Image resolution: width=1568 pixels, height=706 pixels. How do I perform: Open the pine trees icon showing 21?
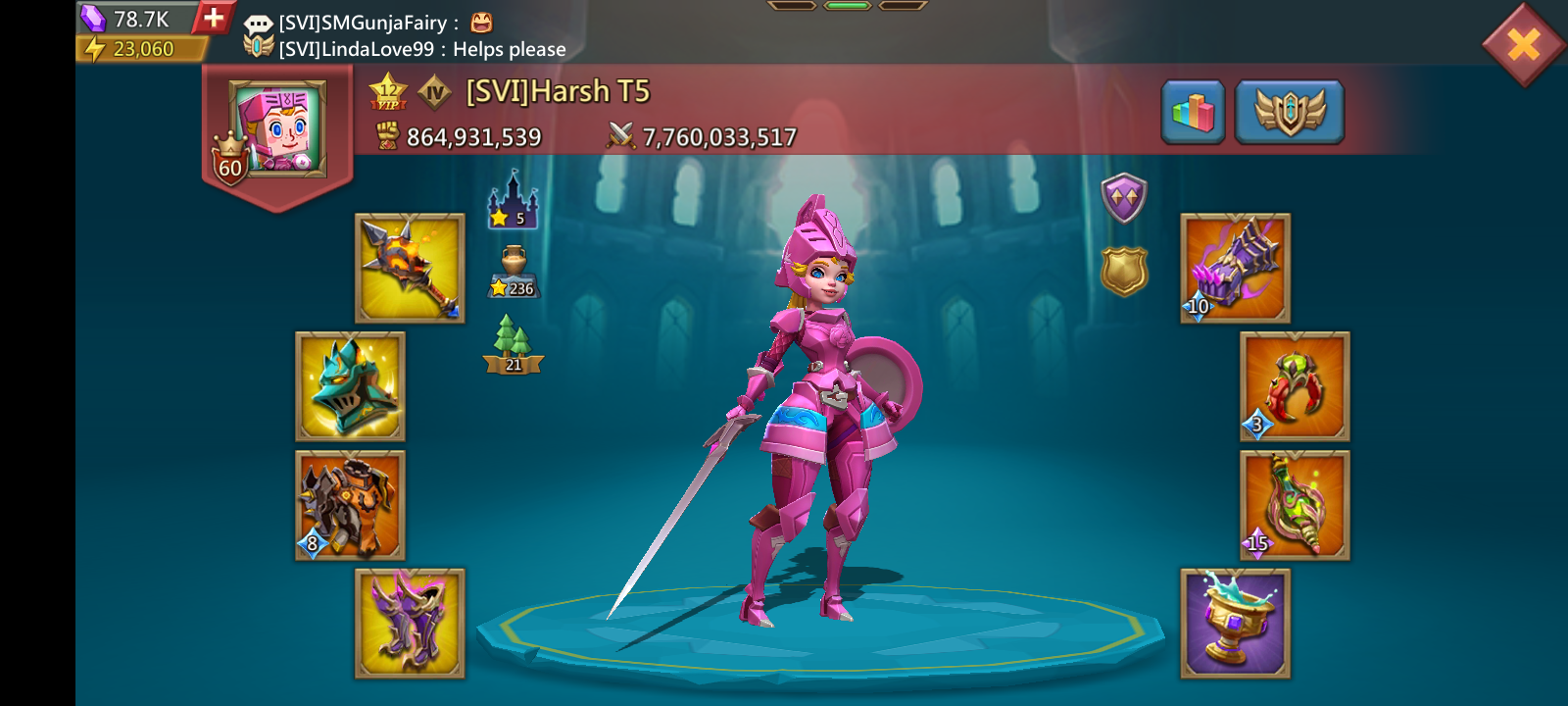[x=514, y=344]
